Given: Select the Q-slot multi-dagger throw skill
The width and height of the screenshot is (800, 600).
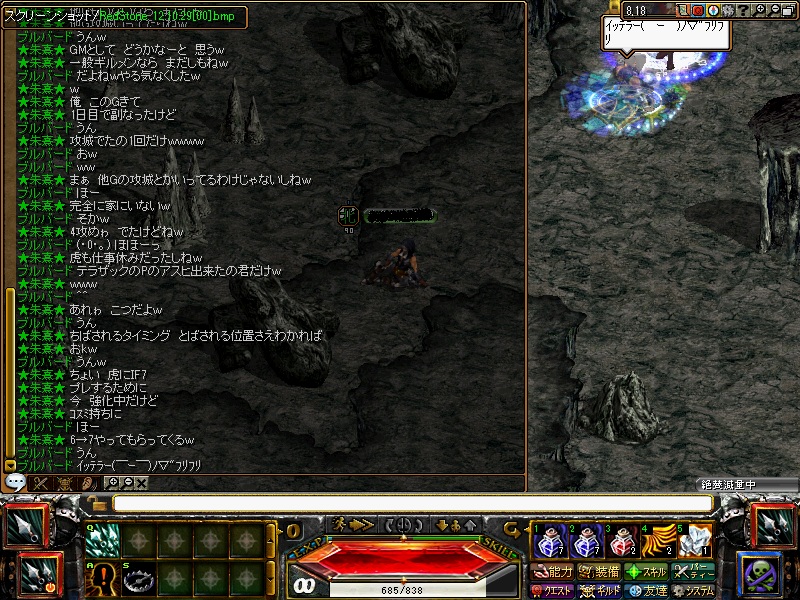Looking at the screenshot, I should (101, 541).
